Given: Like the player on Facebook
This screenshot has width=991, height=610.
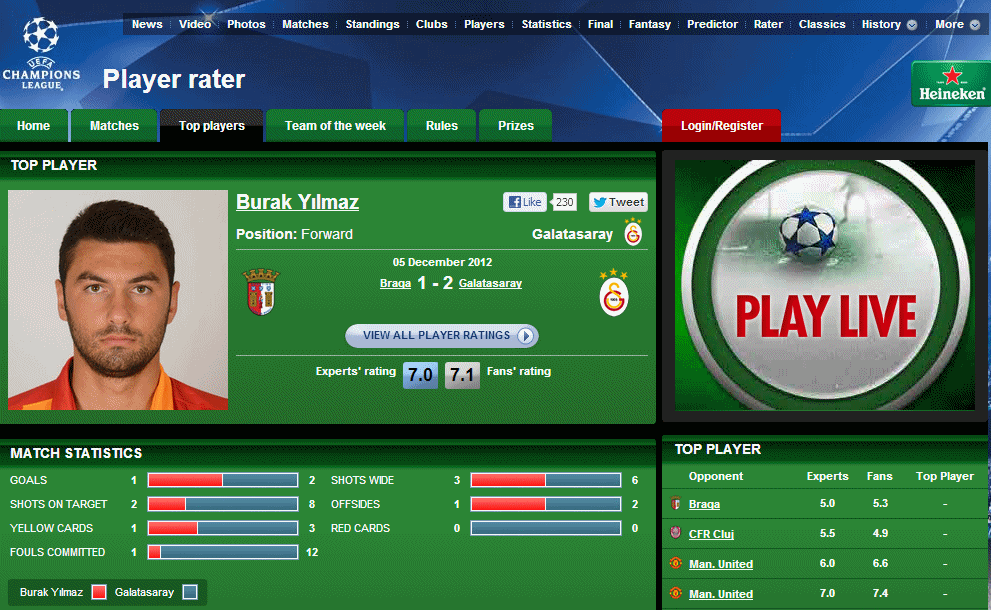Looking at the screenshot, I should [x=526, y=202].
